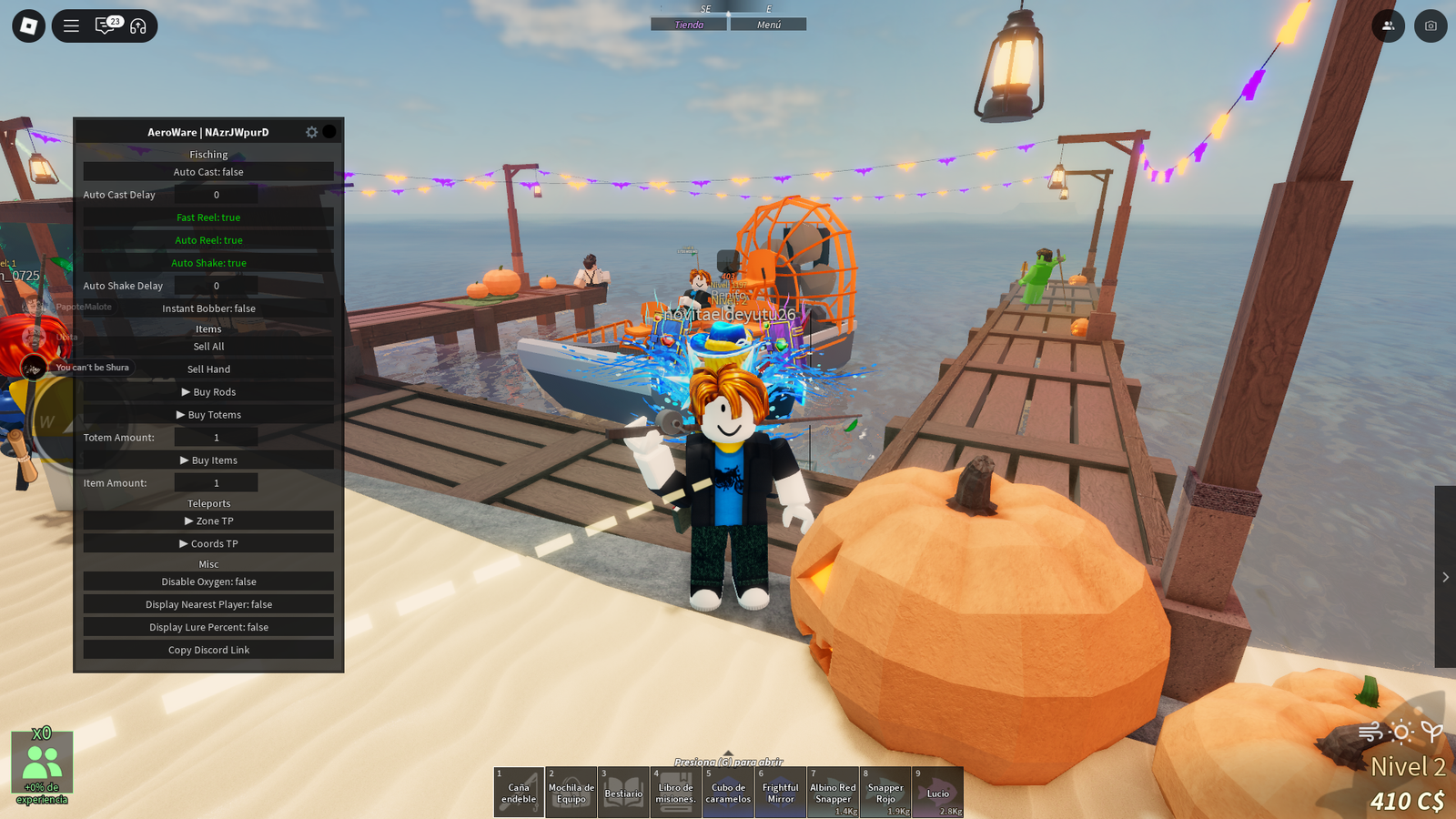This screenshot has height=819, width=1456.
Task: Toggle Disable Oxygen option
Action: coord(208,581)
